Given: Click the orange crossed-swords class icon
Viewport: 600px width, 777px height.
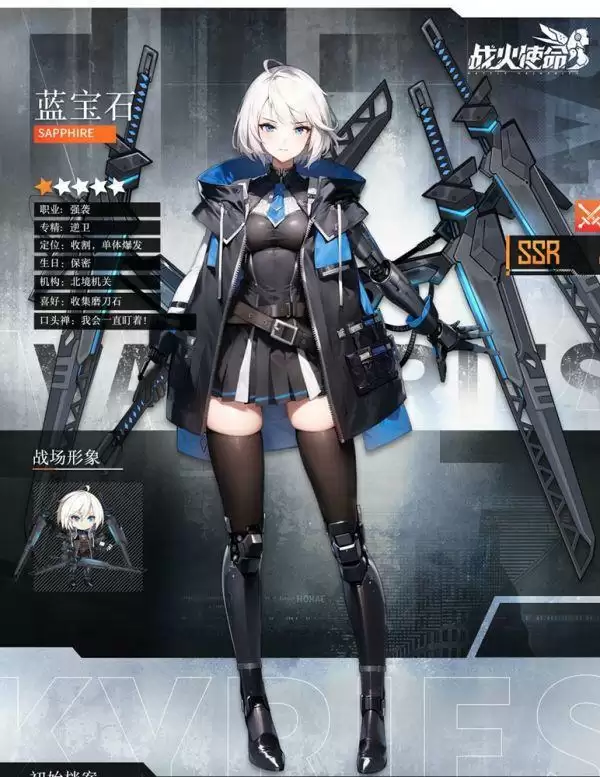Looking at the screenshot, I should [x=586, y=215].
